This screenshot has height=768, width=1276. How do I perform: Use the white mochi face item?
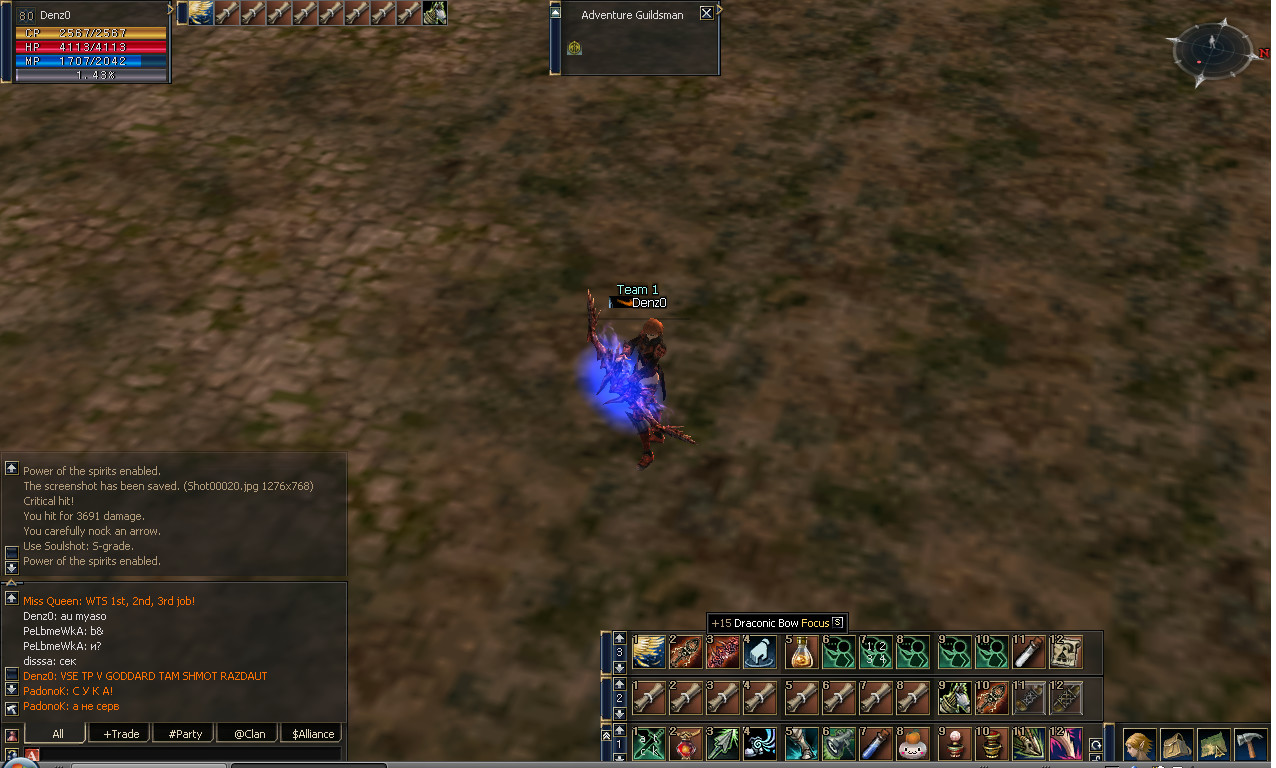click(x=912, y=745)
